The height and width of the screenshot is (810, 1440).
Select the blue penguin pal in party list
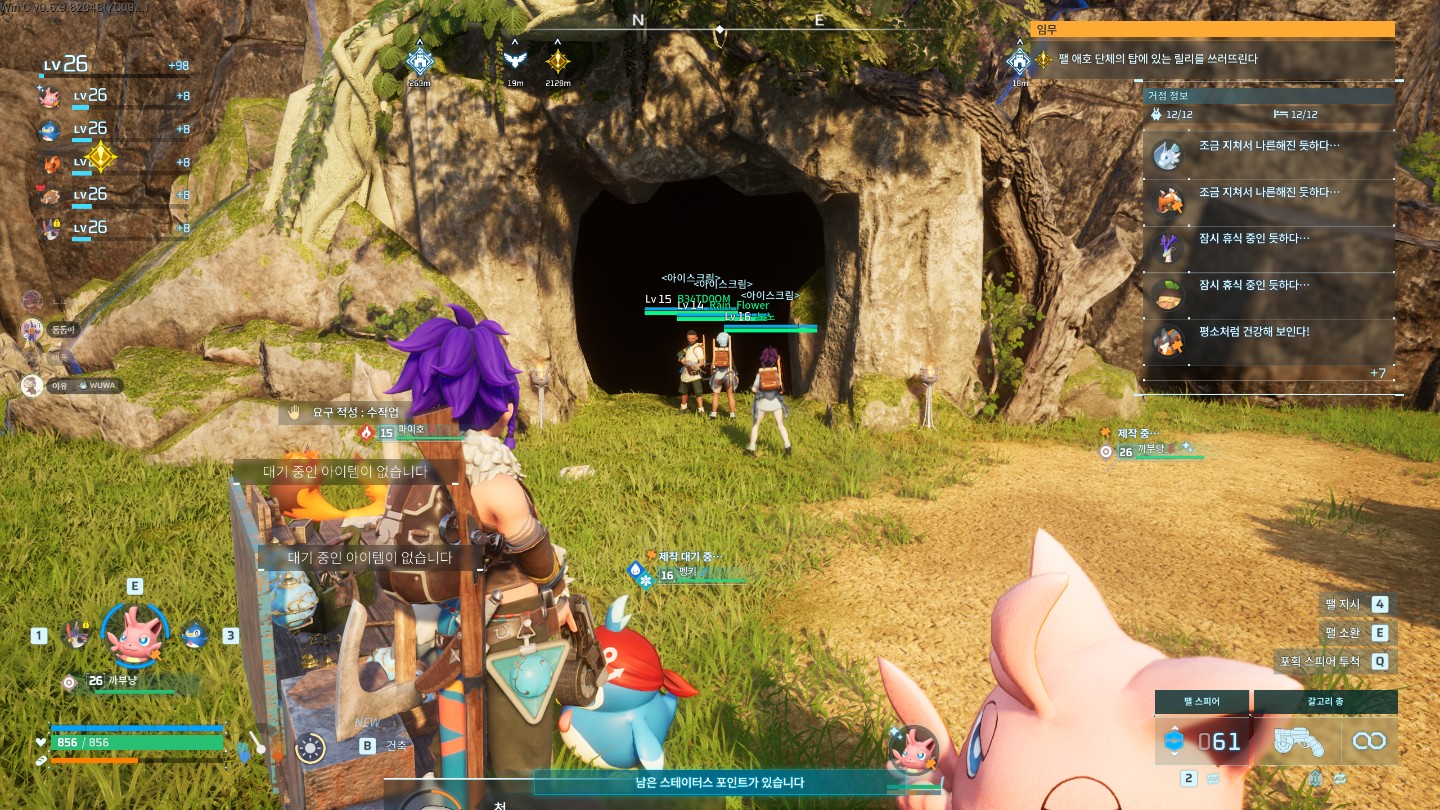pos(50,130)
